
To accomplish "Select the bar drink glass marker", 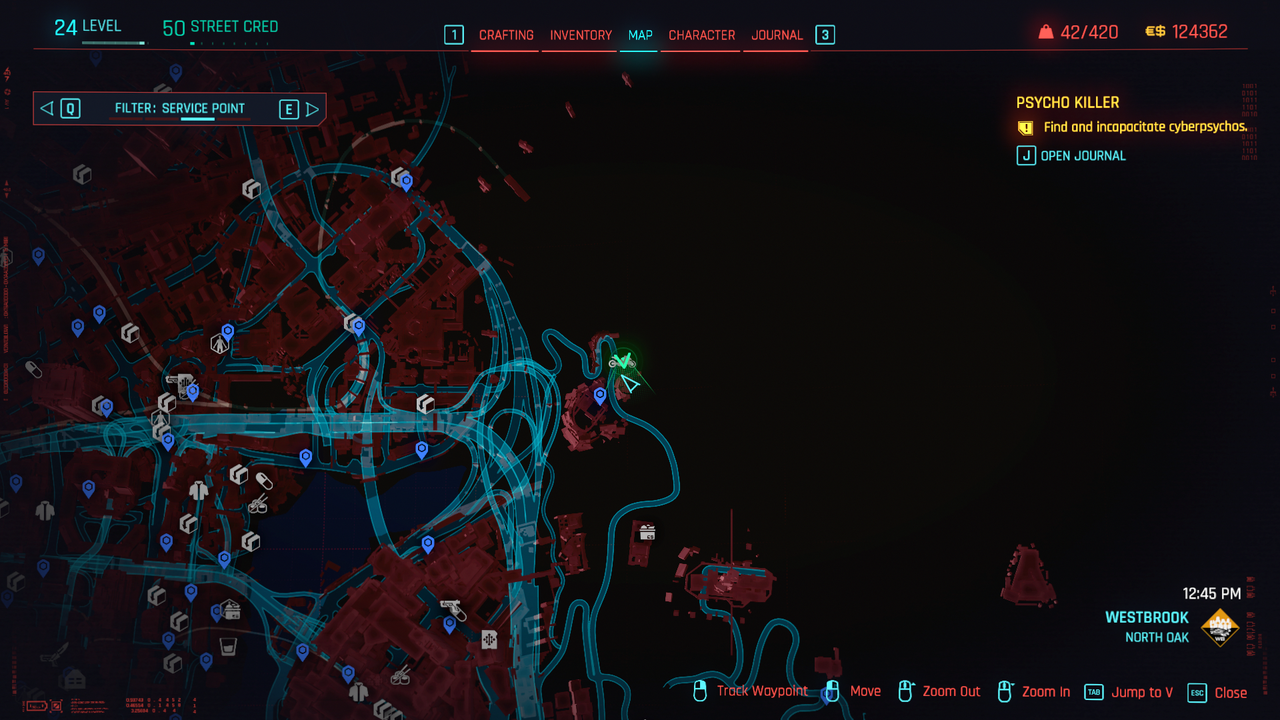I will pyautogui.click(x=228, y=643).
